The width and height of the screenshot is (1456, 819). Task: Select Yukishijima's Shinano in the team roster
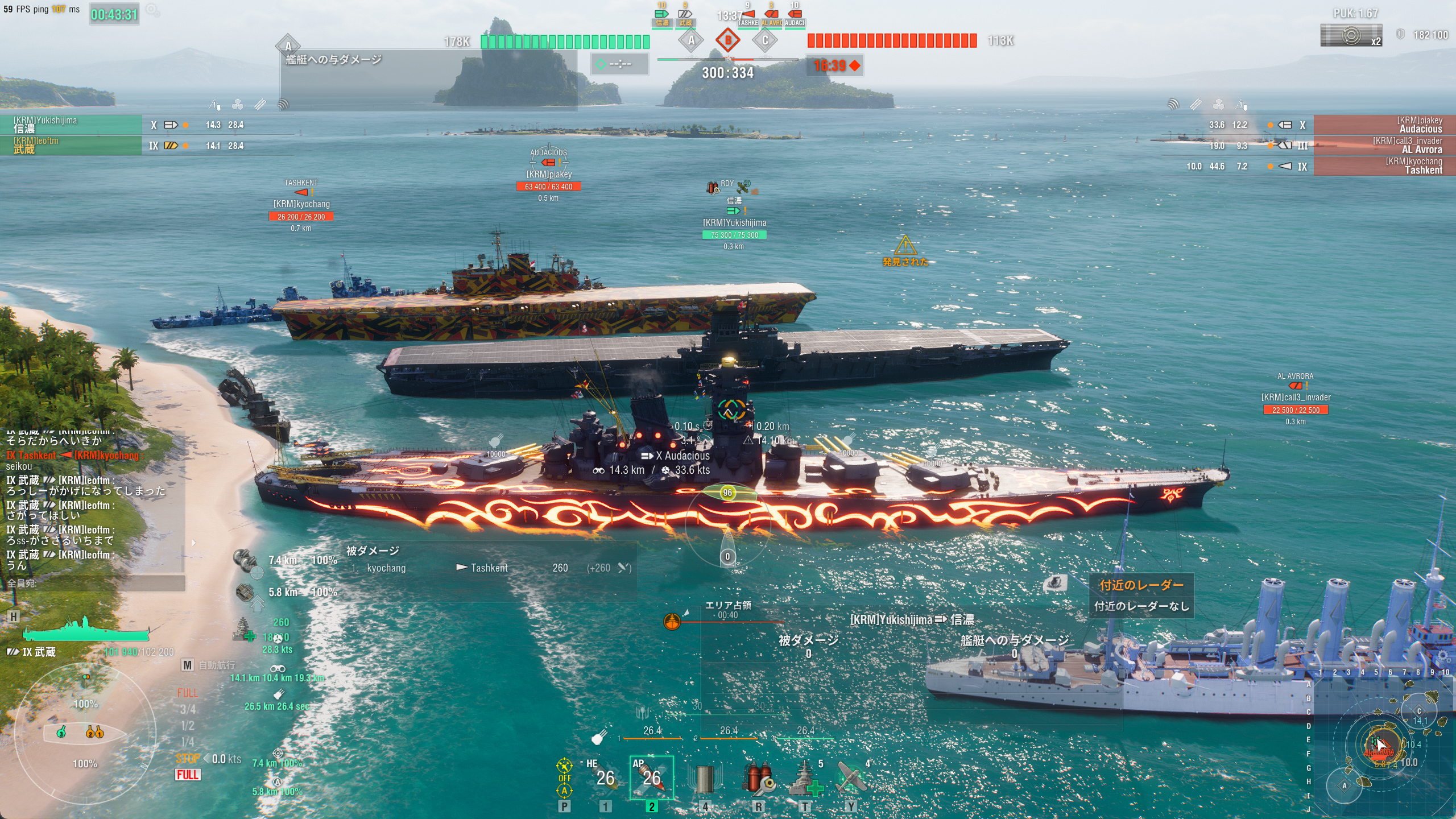[71, 125]
